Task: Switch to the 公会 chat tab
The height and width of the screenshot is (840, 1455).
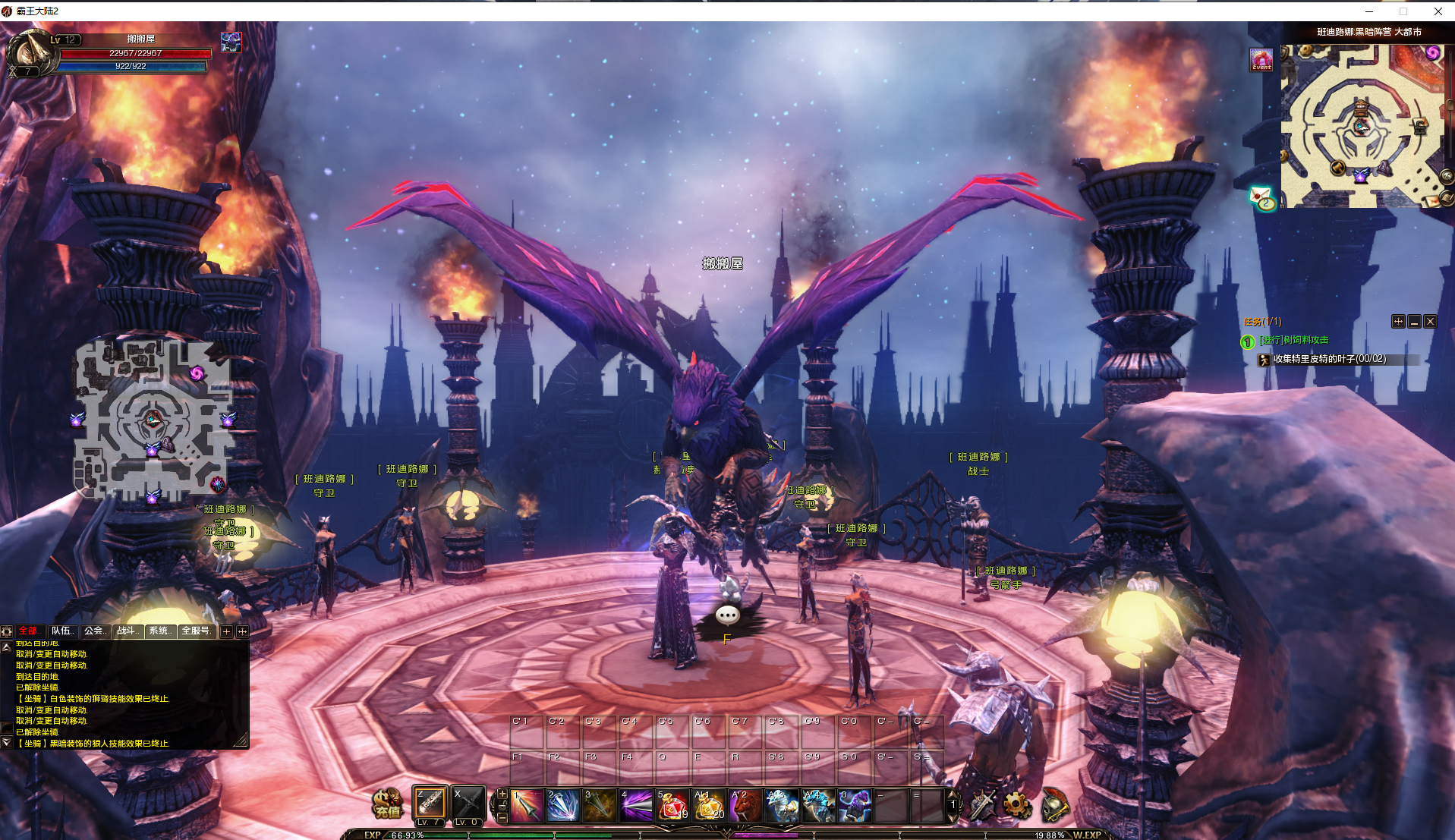Action: 95,631
